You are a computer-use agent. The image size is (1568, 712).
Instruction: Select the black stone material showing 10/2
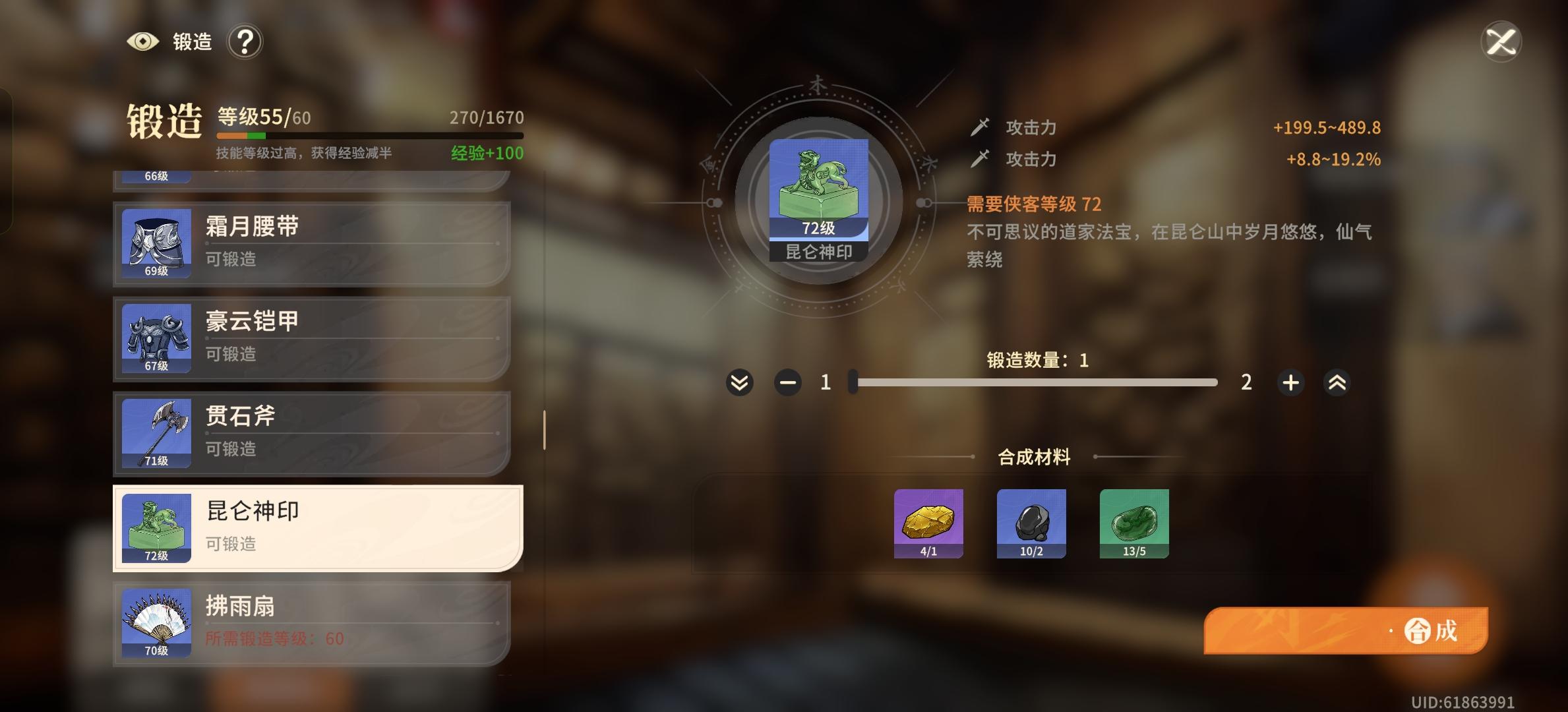tap(1031, 523)
